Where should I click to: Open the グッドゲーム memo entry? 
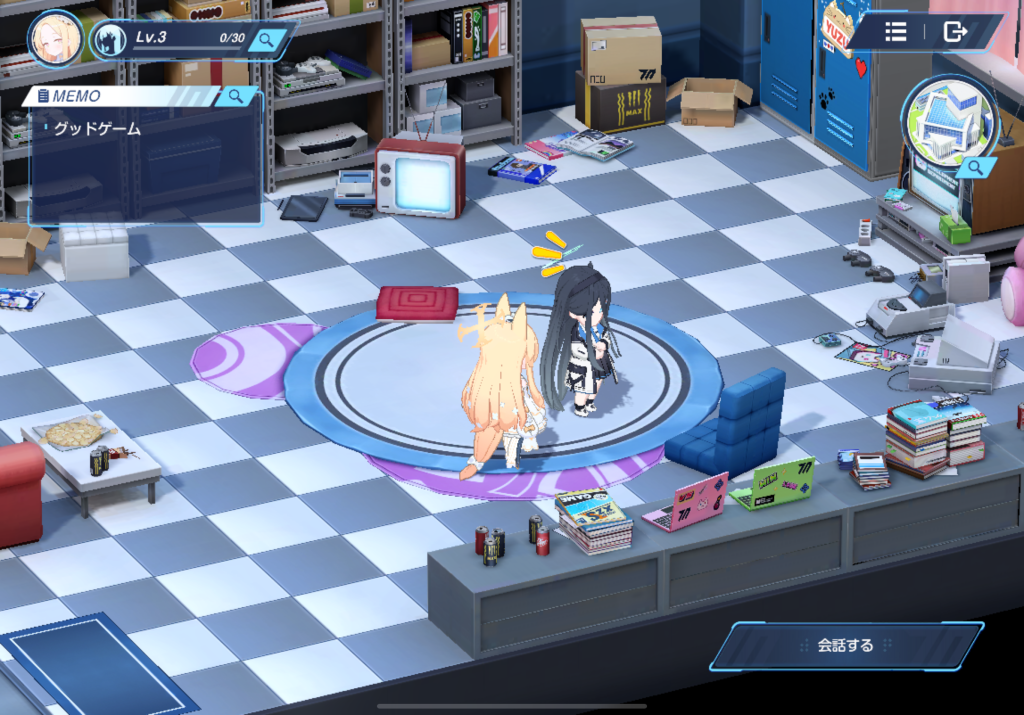point(98,129)
